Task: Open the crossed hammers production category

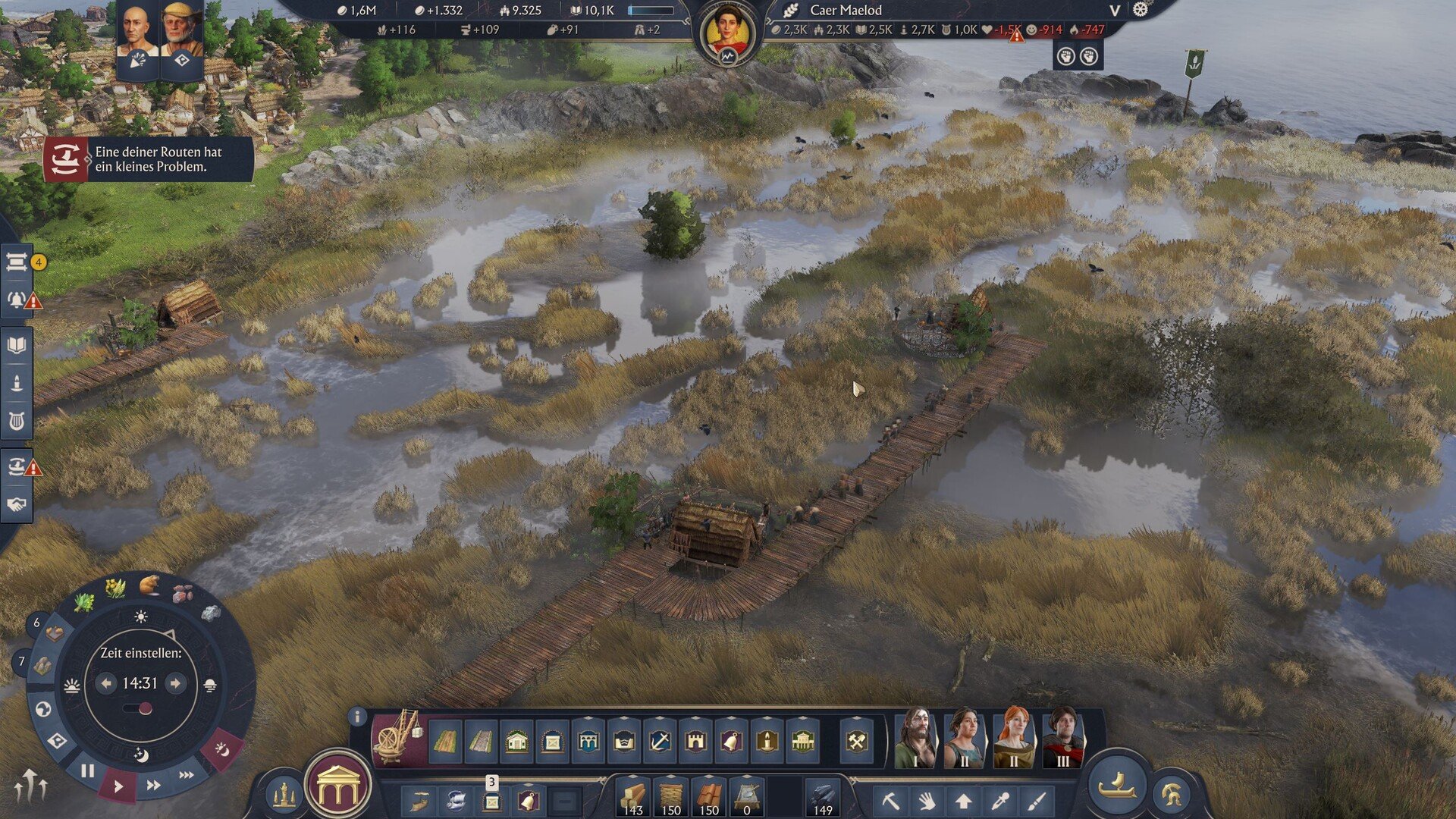Action: [x=857, y=741]
